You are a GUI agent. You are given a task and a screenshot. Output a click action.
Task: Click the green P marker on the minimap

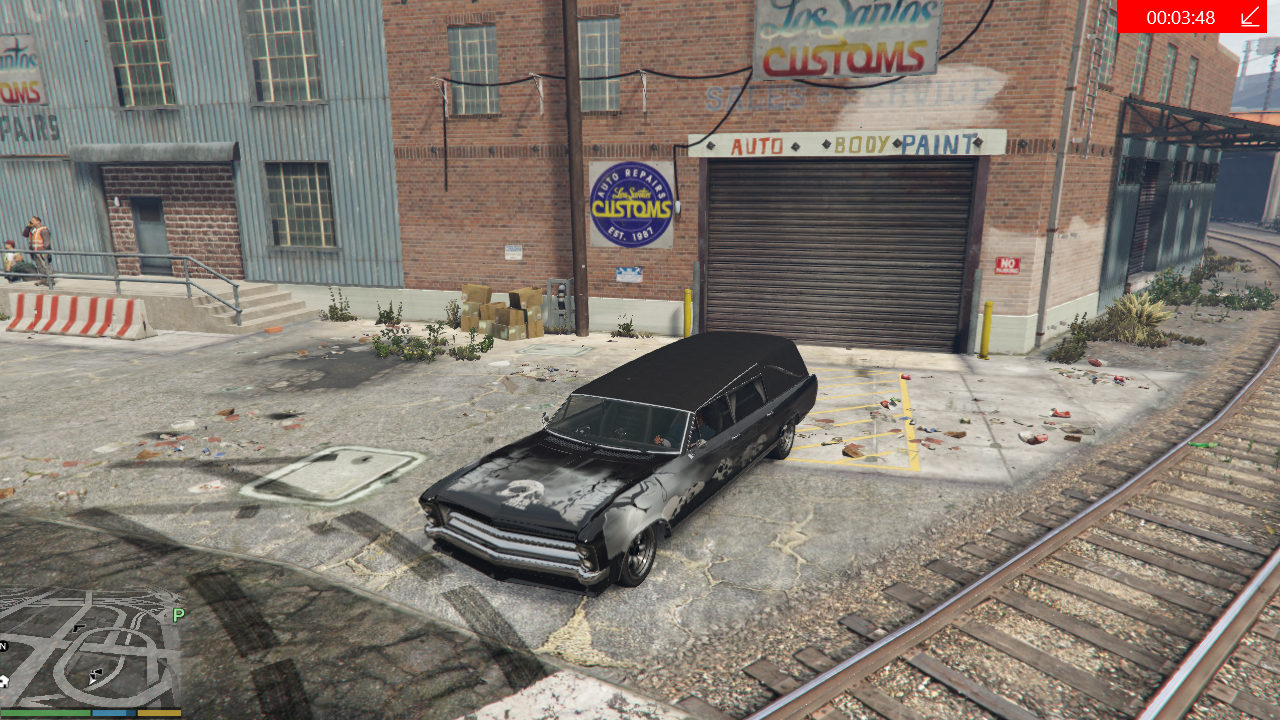tap(179, 615)
